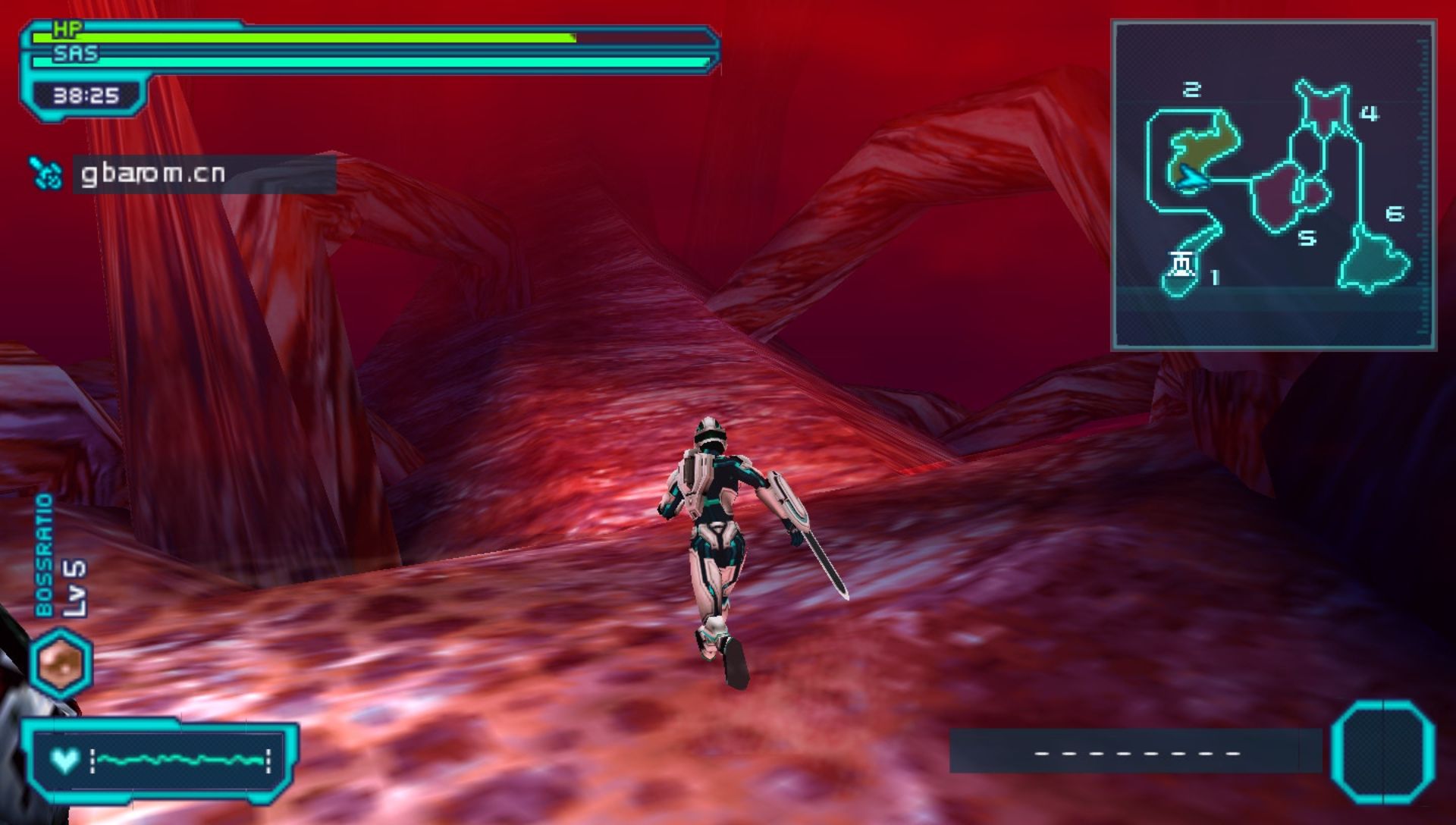The image size is (1456, 825).
Task: Select the empty octagon item slot
Action: [1382, 751]
